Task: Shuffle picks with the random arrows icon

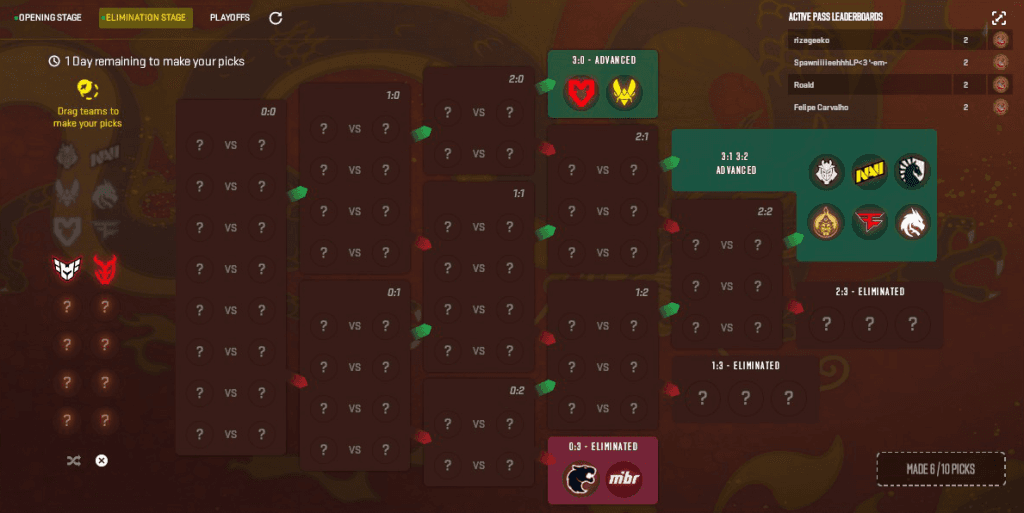Action: pyautogui.click(x=73, y=460)
